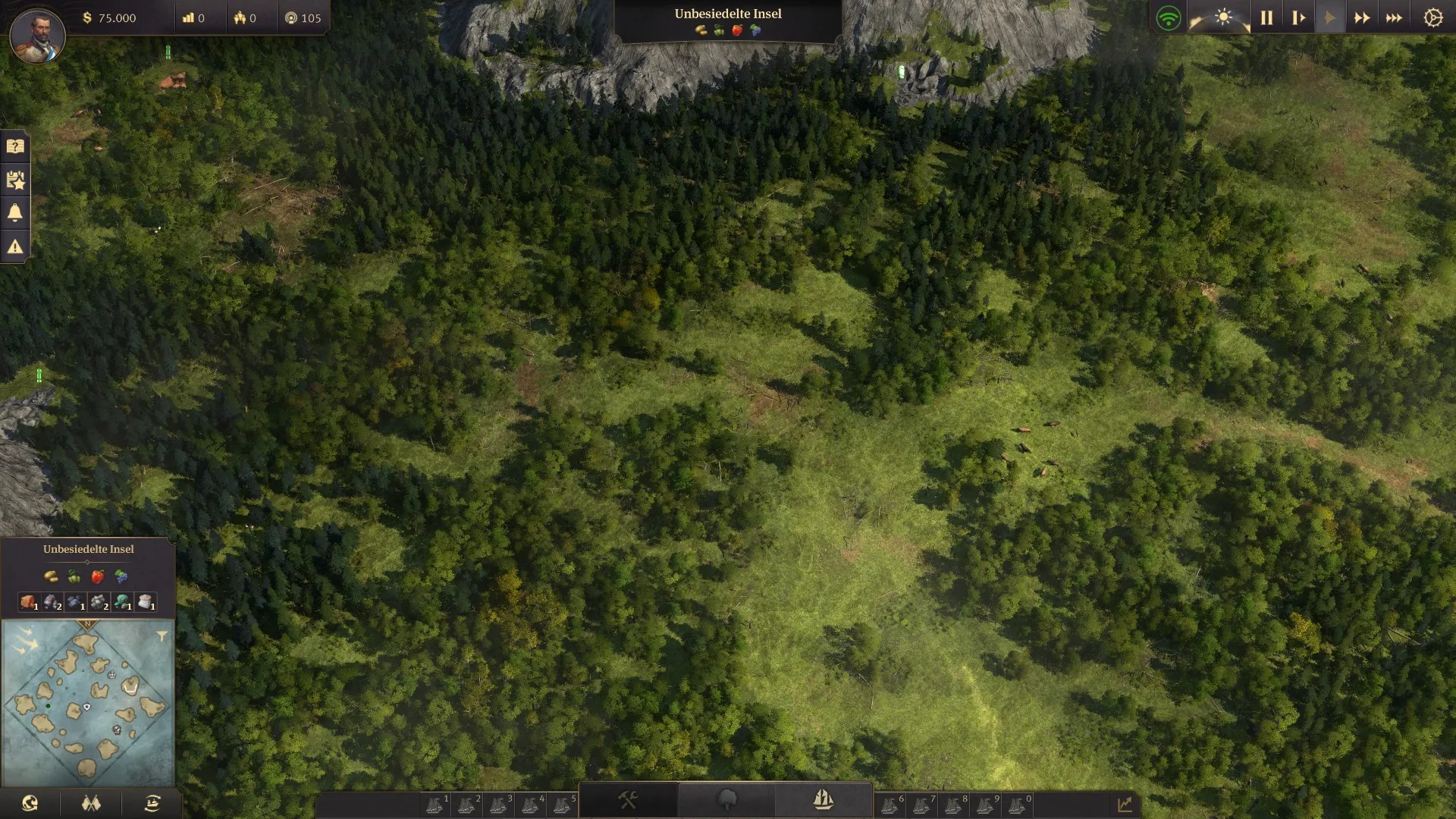Viewport: 1456px width, 819px height.
Task: Select the slow-motion speed button
Action: point(1298,17)
